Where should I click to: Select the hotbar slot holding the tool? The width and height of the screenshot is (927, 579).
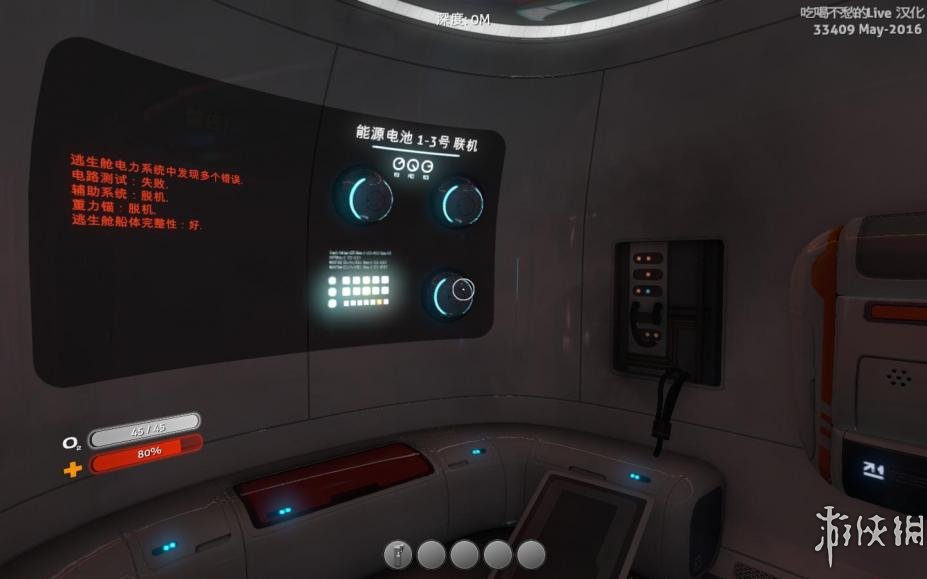tap(398, 554)
